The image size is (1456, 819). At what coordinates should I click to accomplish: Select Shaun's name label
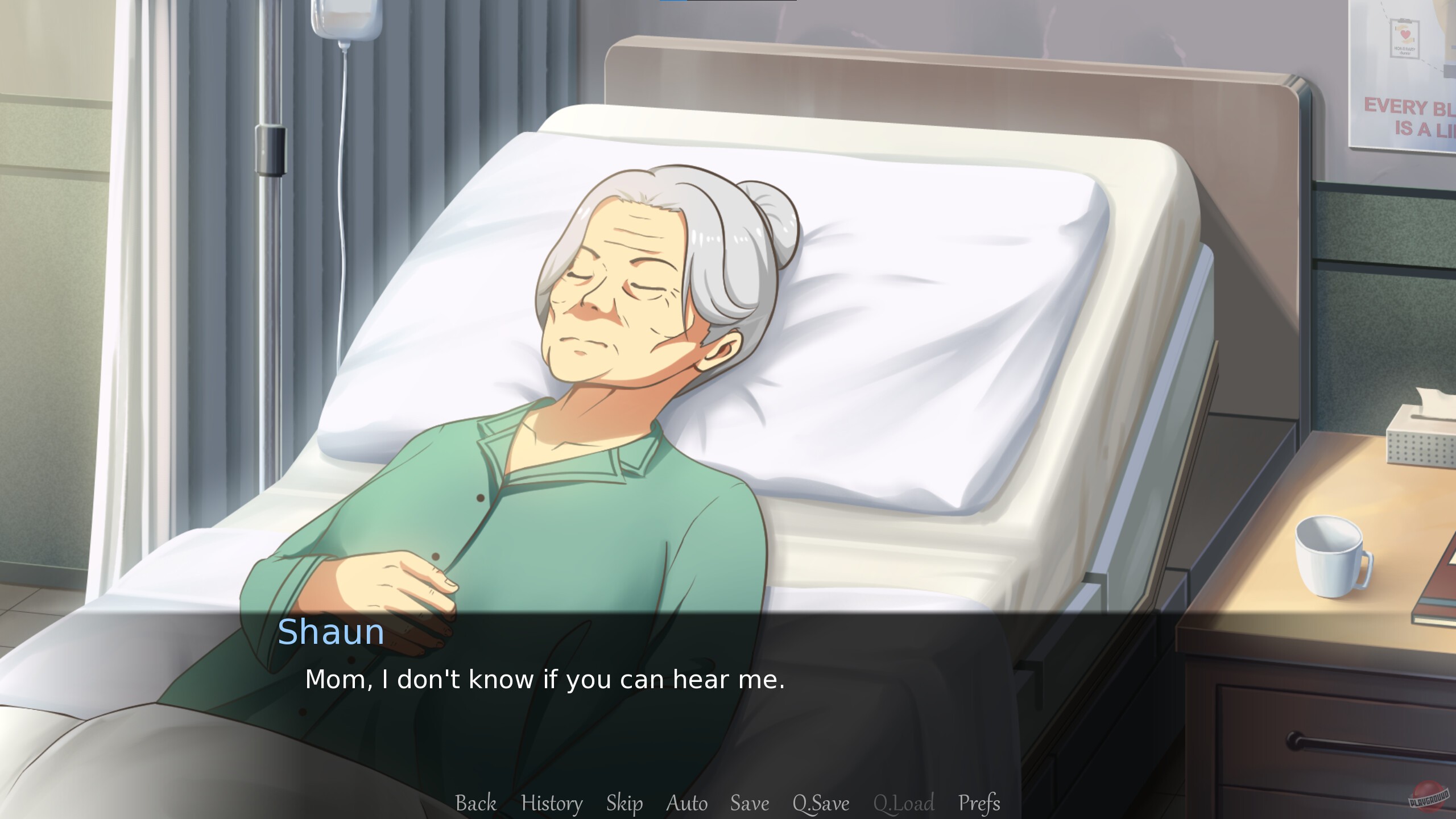tap(332, 633)
